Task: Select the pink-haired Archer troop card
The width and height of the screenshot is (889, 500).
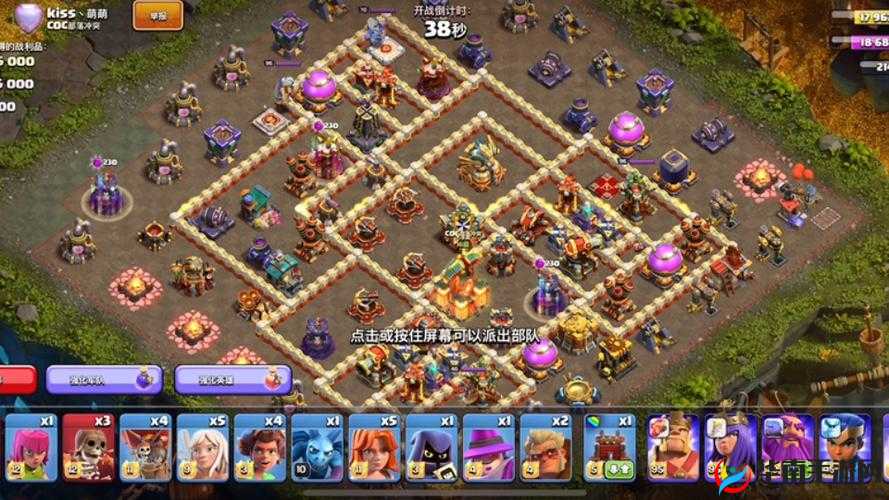Action: (31, 447)
